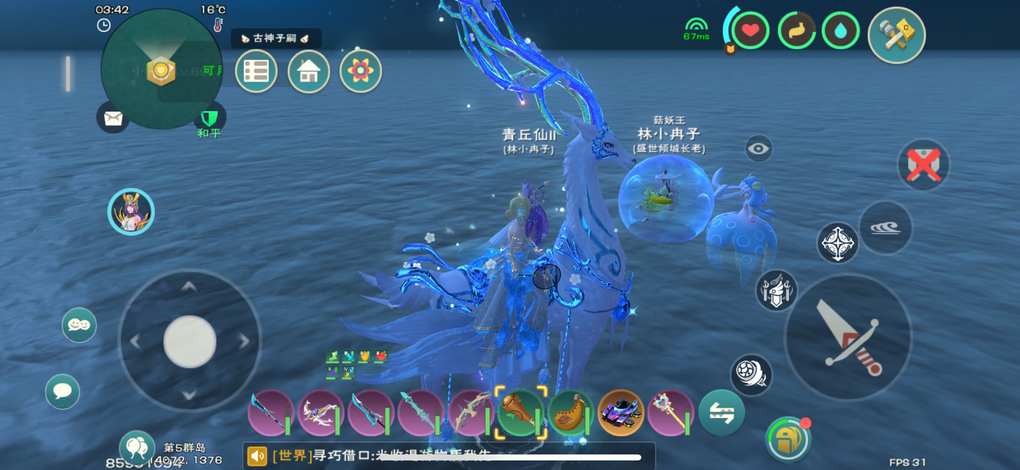
Task: Select the orange horn hotbar slot
Action: click(570, 411)
